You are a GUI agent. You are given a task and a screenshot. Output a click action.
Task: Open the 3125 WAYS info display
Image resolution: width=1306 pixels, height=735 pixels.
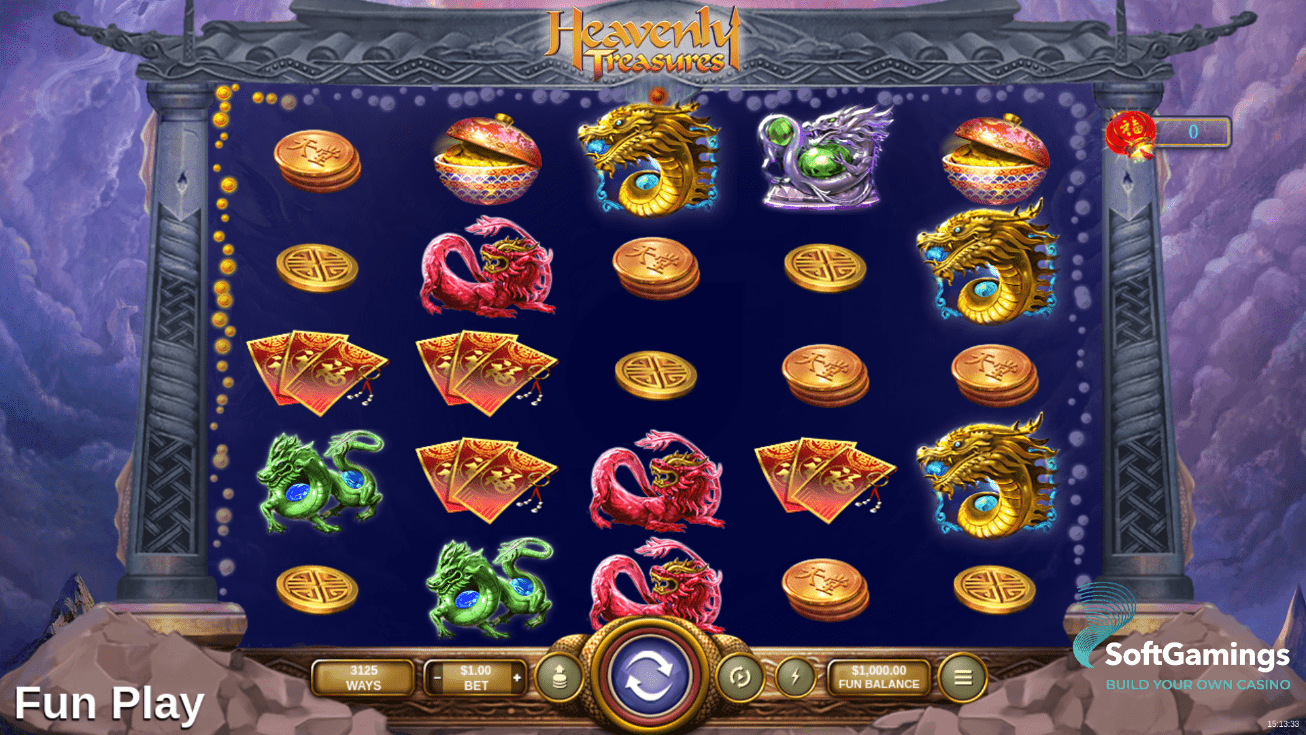(361, 677)
